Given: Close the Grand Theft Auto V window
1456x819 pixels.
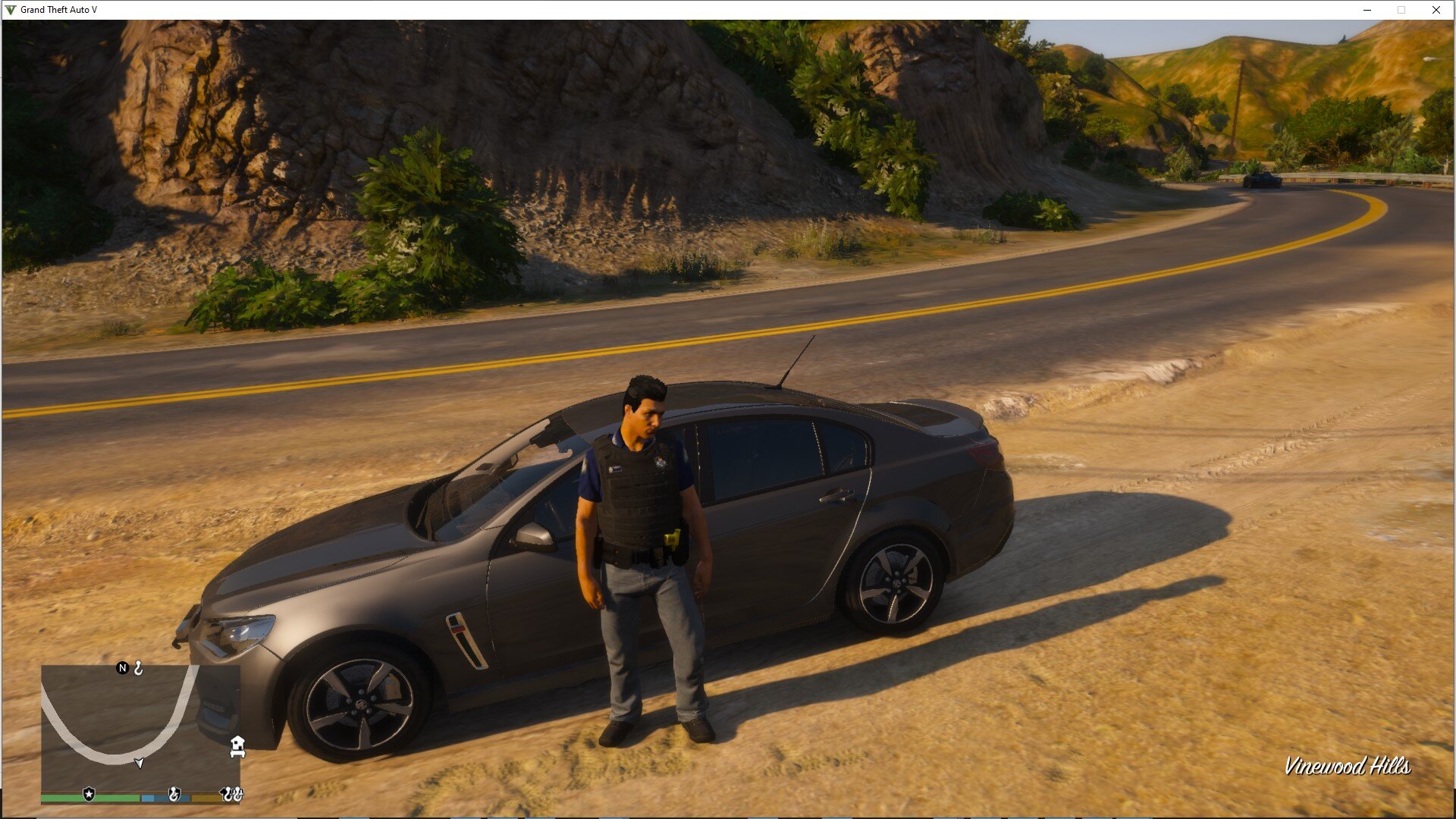Looking at the screenshot, I should tap(1436, 10).
